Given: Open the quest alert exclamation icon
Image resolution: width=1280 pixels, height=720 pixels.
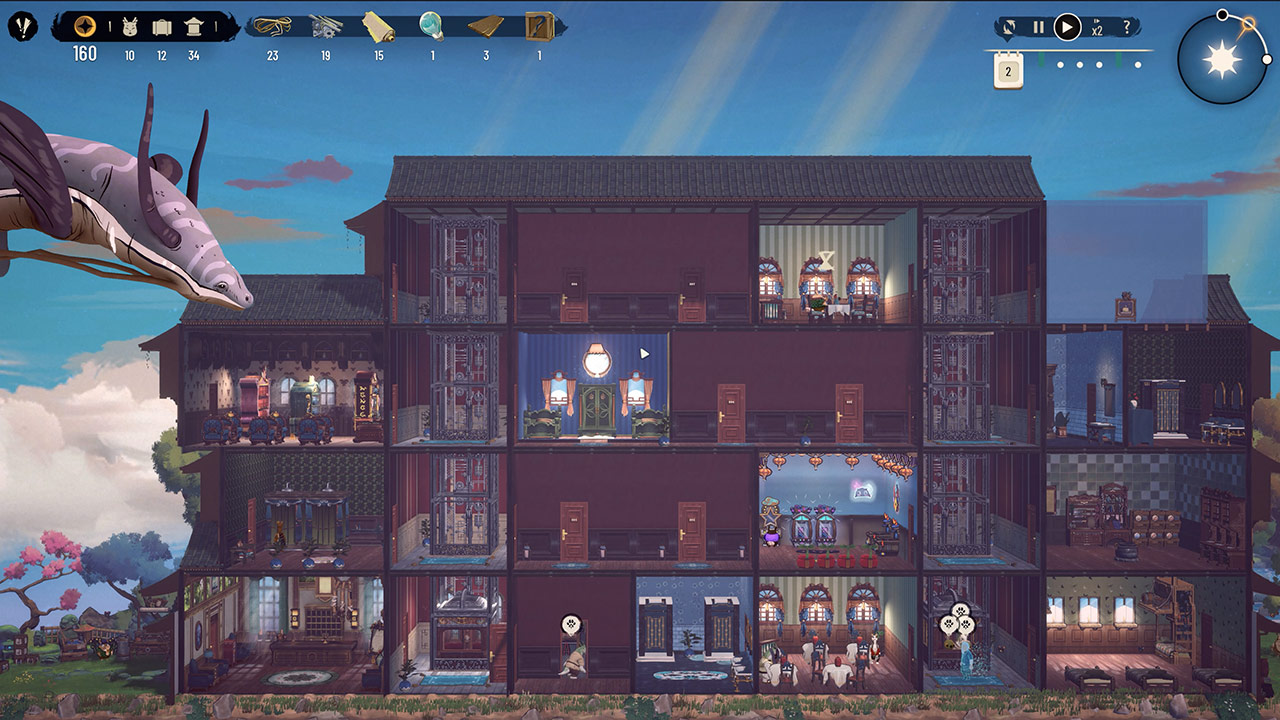Looking at the screenshot, I should click(22, 27).
